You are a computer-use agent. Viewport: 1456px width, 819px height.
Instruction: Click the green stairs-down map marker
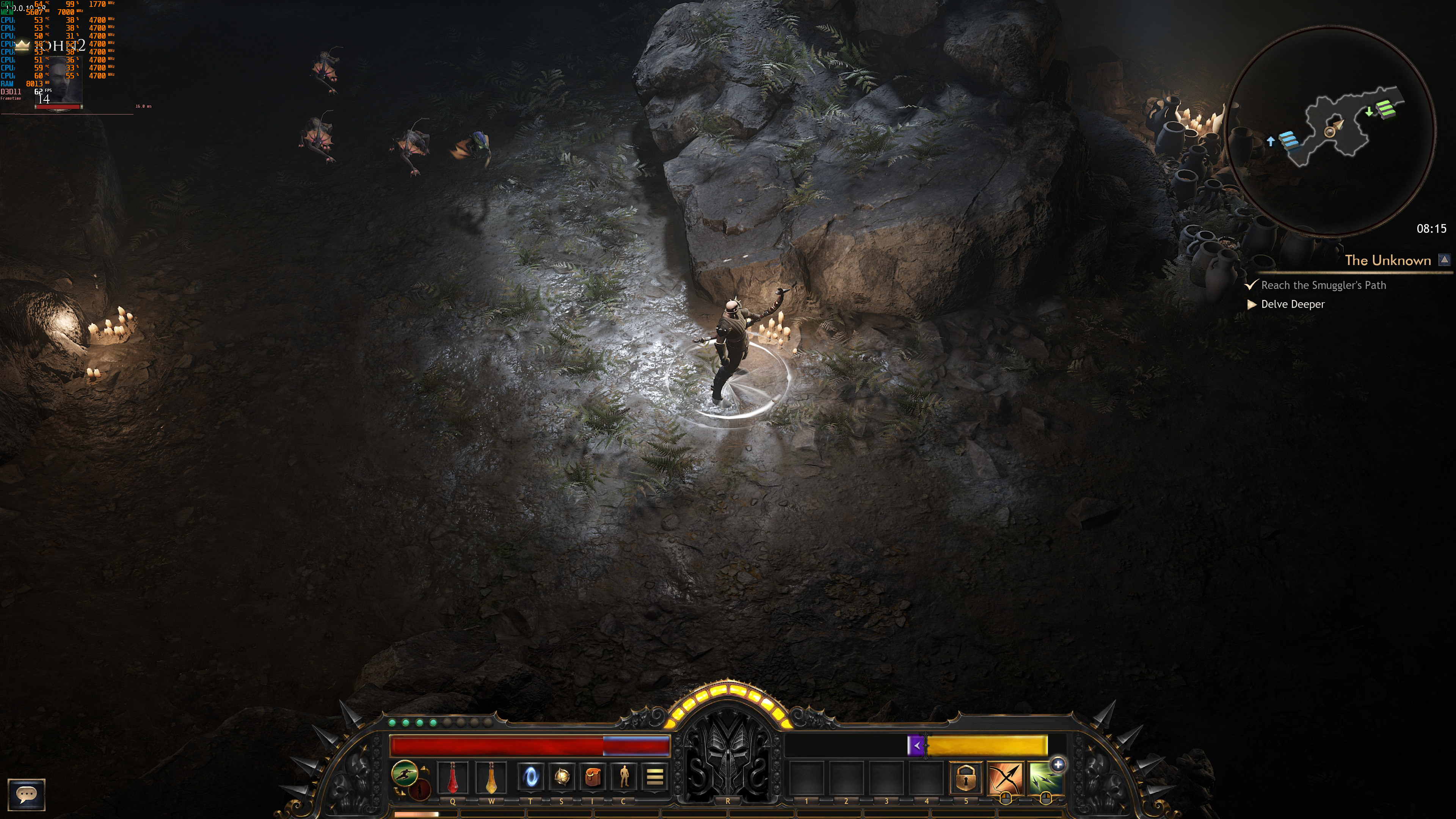tap(1385, 108)
